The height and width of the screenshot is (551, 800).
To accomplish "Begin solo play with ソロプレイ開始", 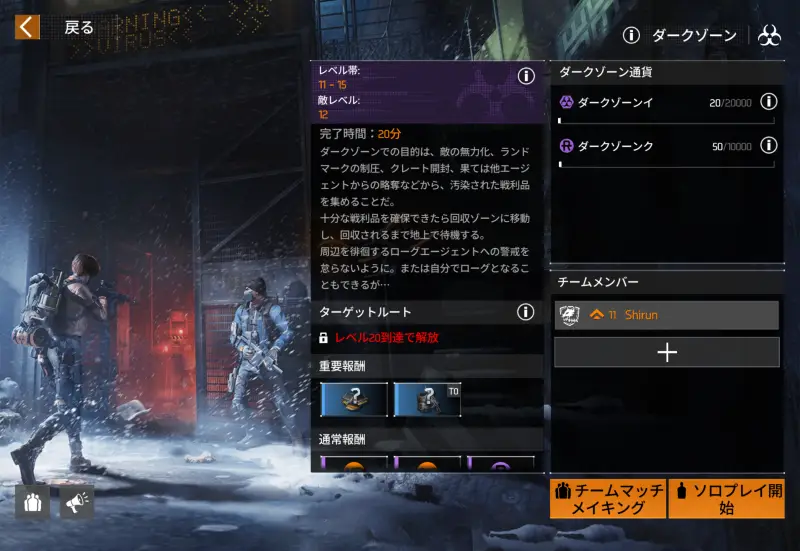I will [x=725, y=498].
